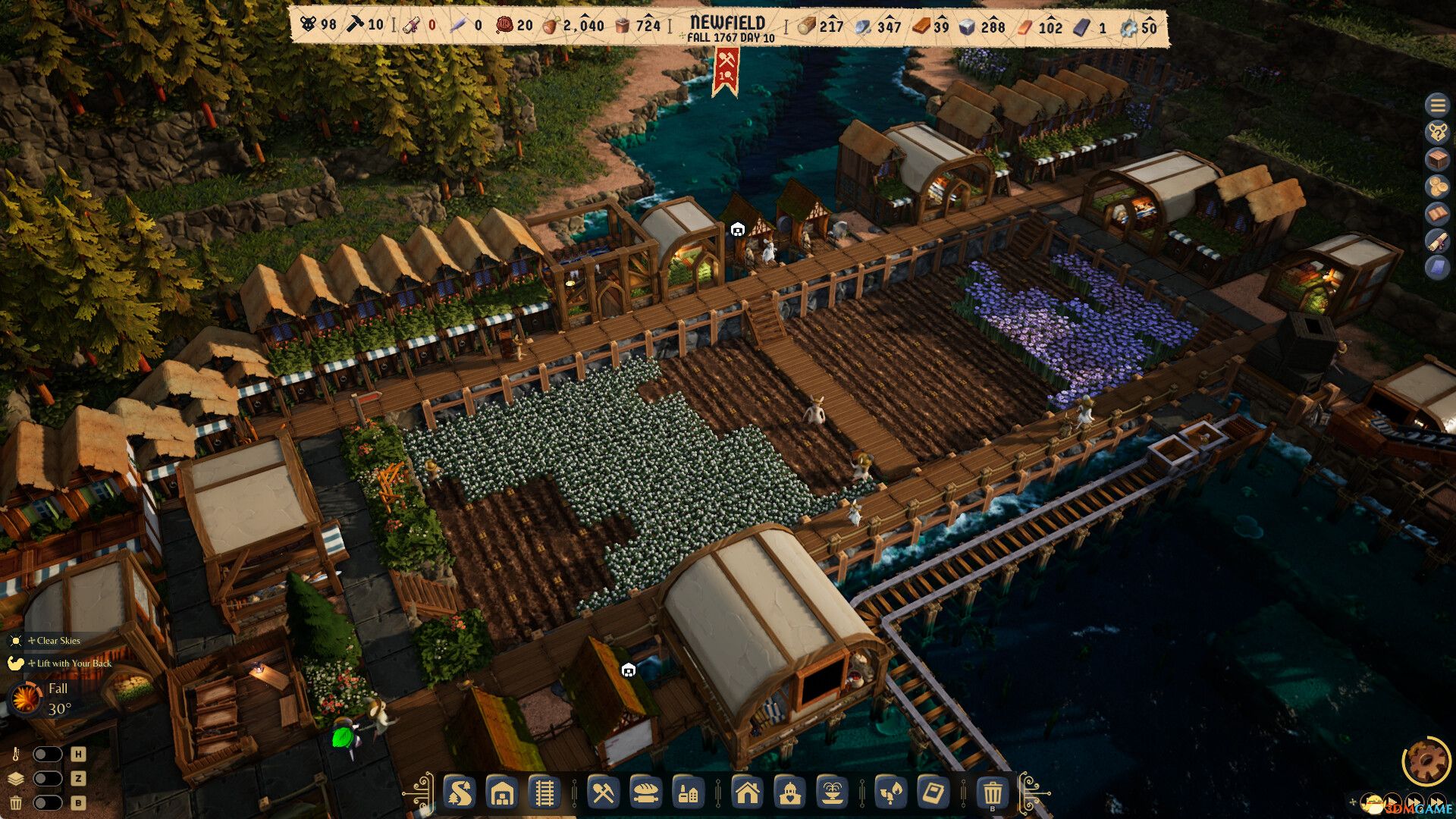
Task: Open the rolled scroll panel
Action: 1436,241
